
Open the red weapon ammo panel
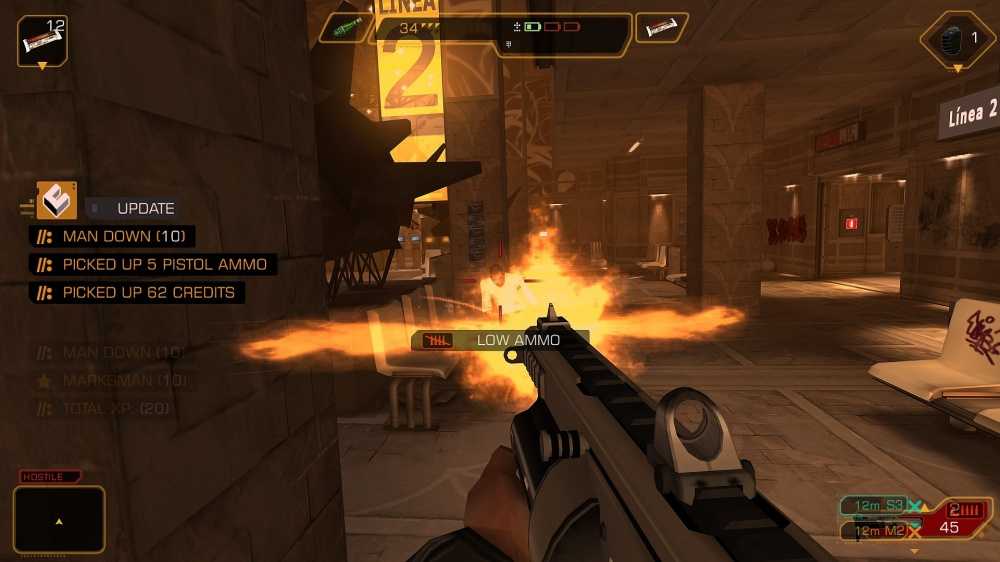(x=953, y=520)
